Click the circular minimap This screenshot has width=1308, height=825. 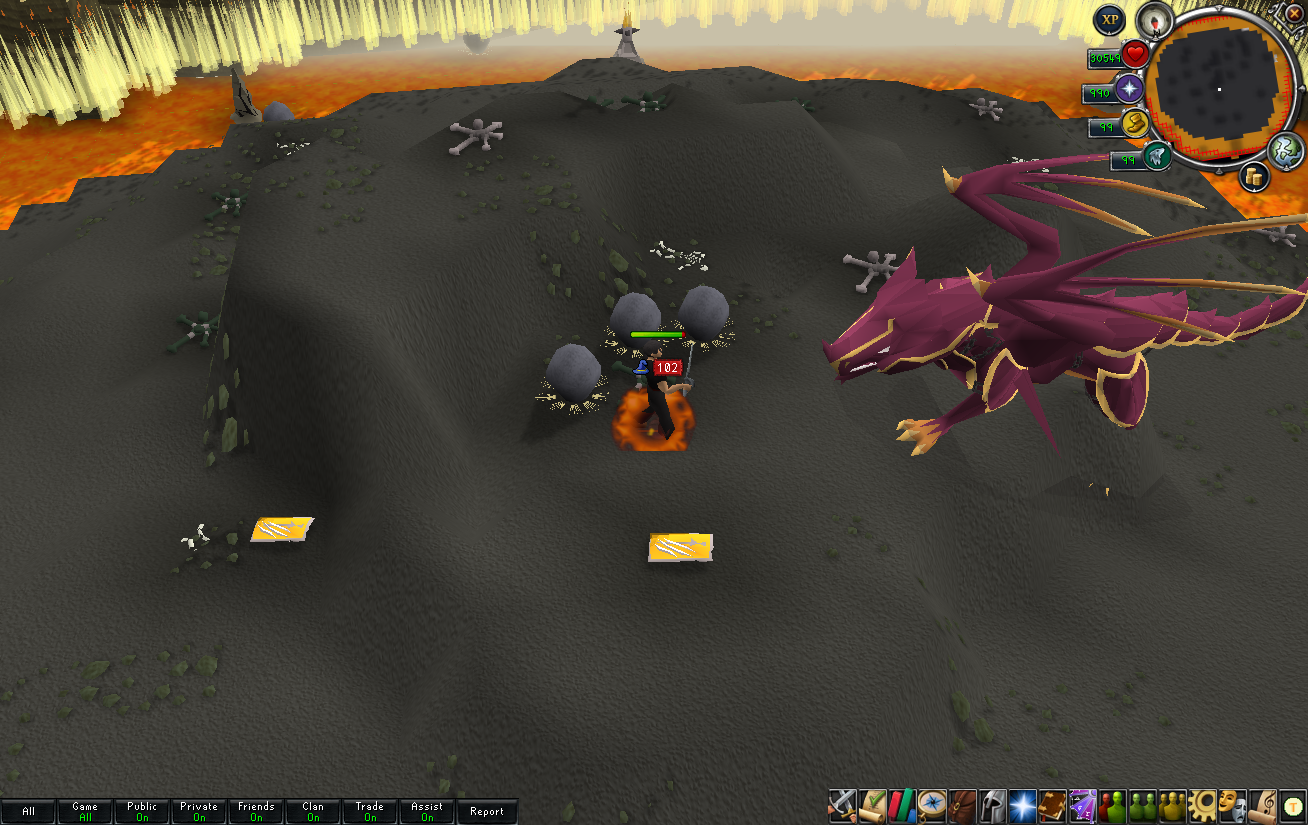pyautogui.click(x=1216, y=88)
